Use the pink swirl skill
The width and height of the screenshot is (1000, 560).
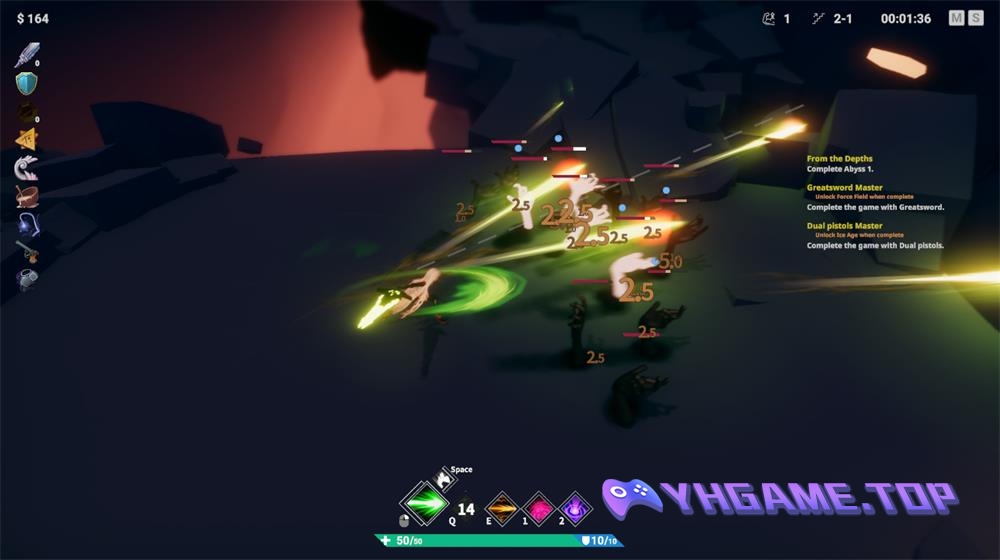coord(540,509)
